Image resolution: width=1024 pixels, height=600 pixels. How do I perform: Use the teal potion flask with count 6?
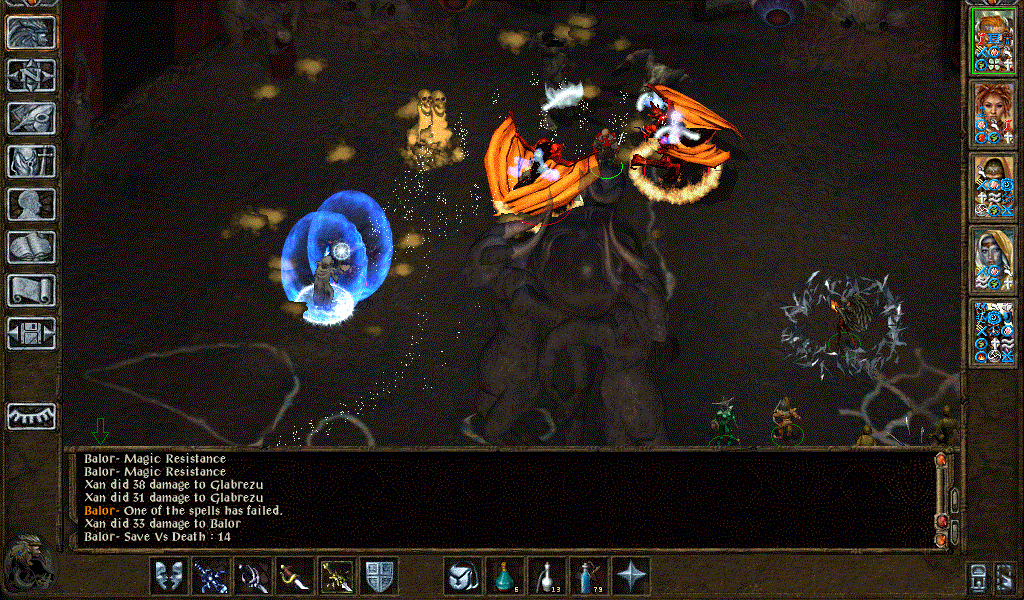[504, 576]
